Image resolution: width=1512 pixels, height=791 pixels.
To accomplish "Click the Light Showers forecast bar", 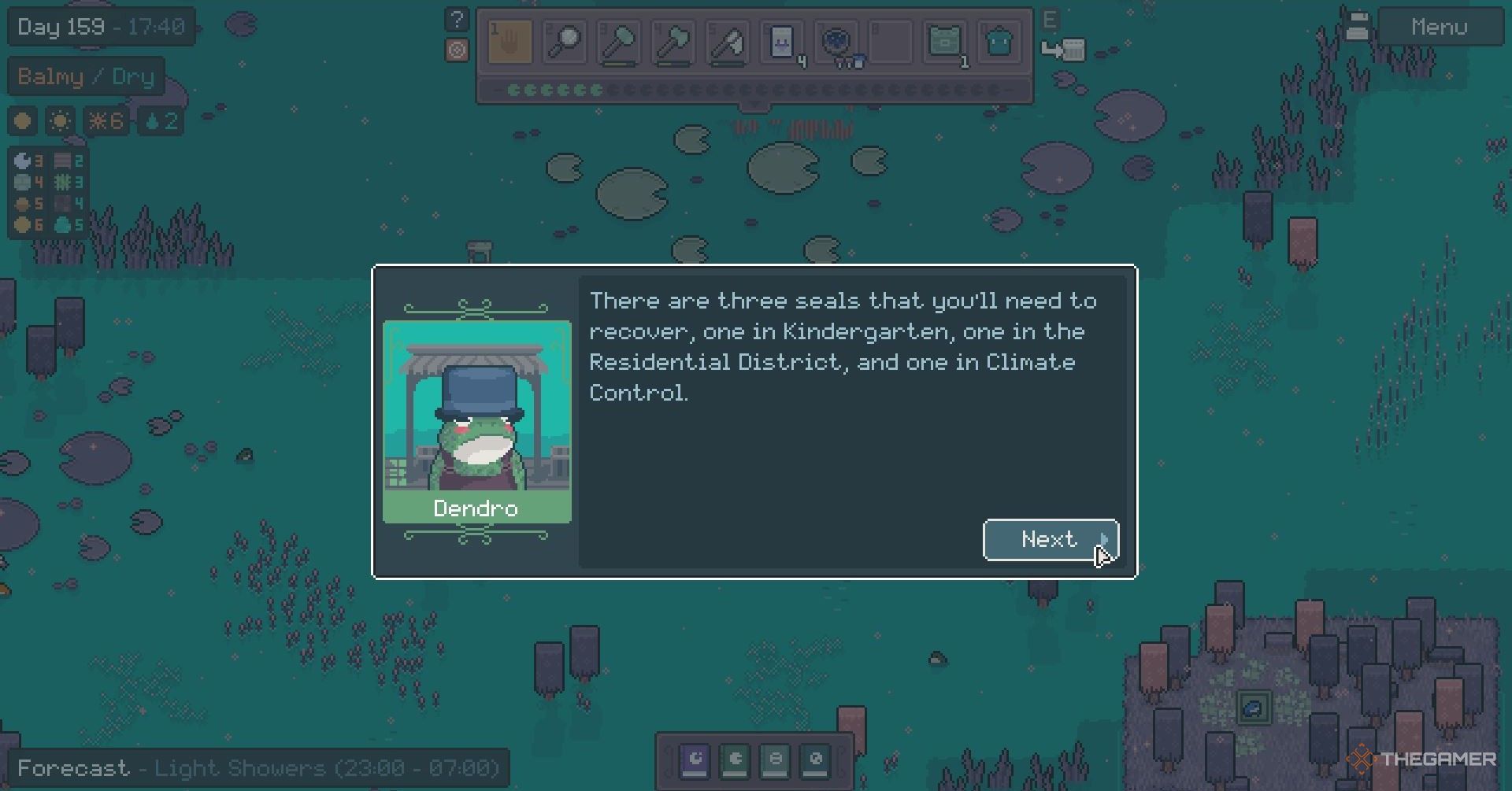I will 258,768.
